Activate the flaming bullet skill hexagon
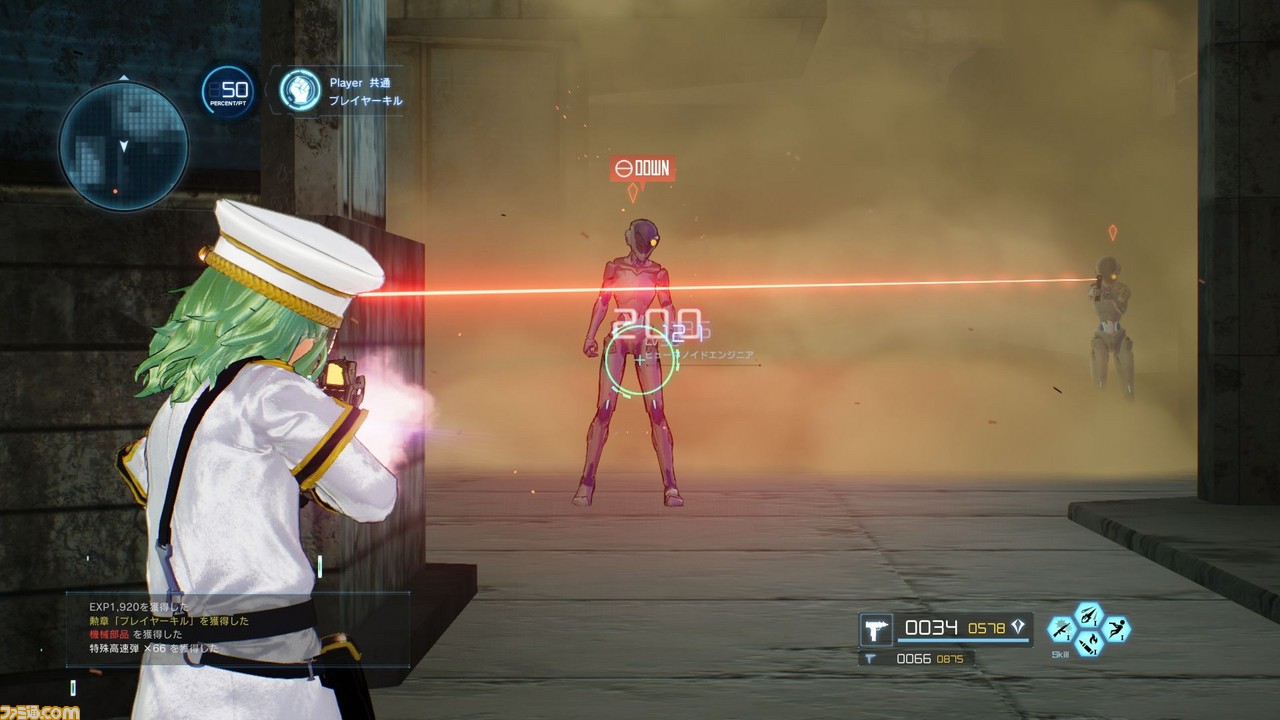 (x=1088, y=643)
